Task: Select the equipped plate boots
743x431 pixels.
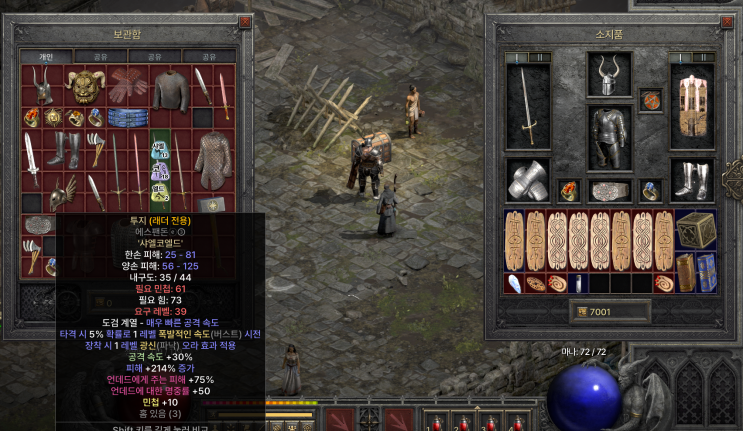Action: [x=693, y=180]
